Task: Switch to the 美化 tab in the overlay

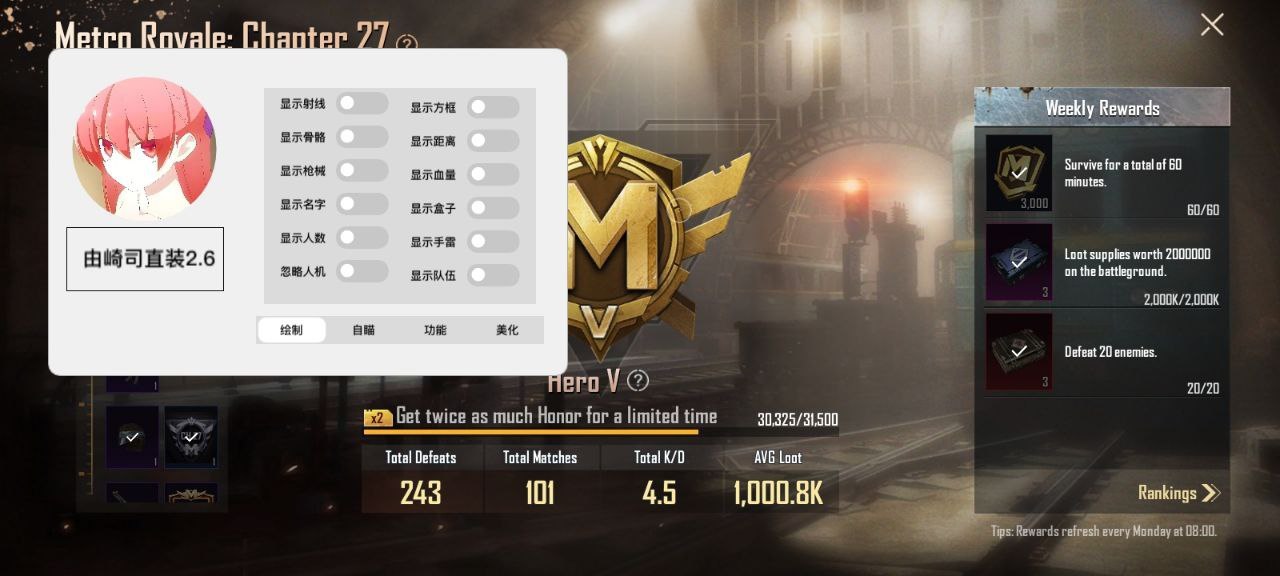Action: (x=507, y=330)
